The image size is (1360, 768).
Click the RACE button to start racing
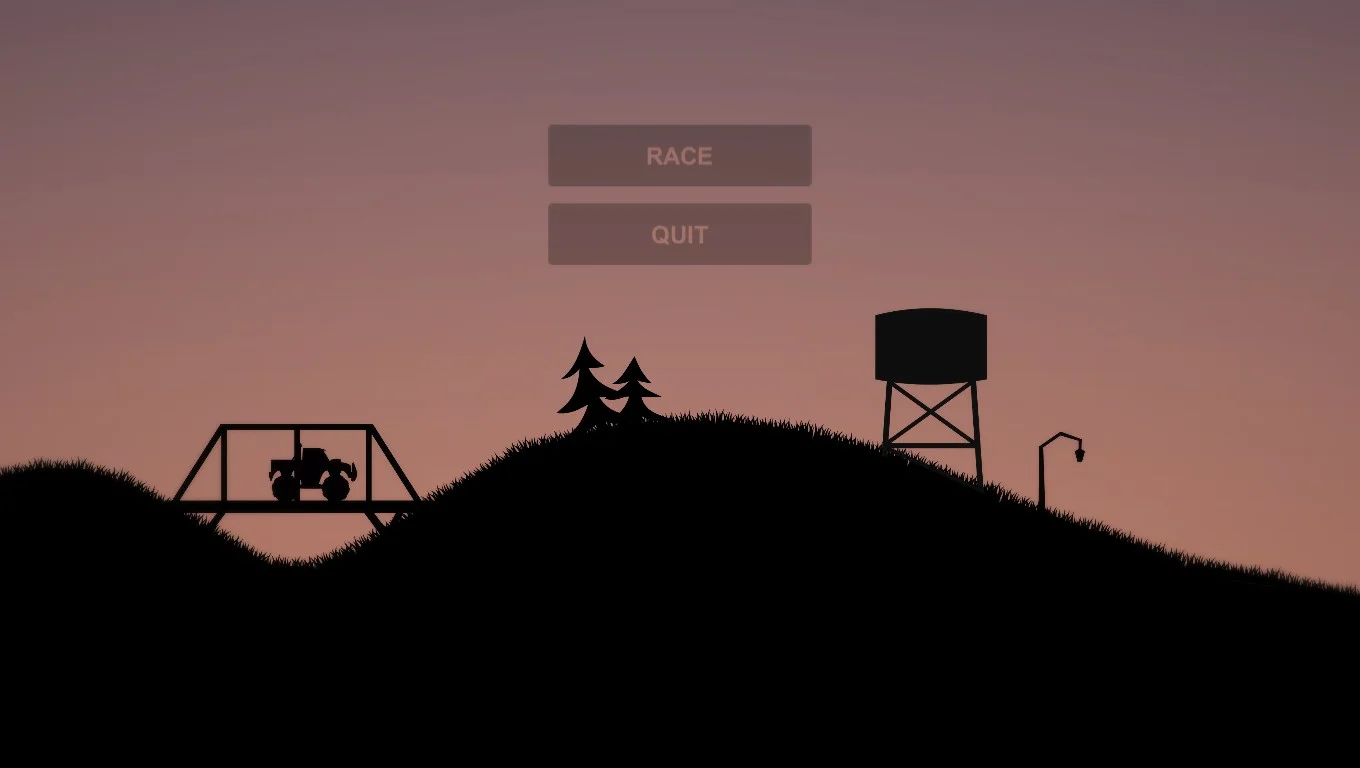tap(679, 156)
